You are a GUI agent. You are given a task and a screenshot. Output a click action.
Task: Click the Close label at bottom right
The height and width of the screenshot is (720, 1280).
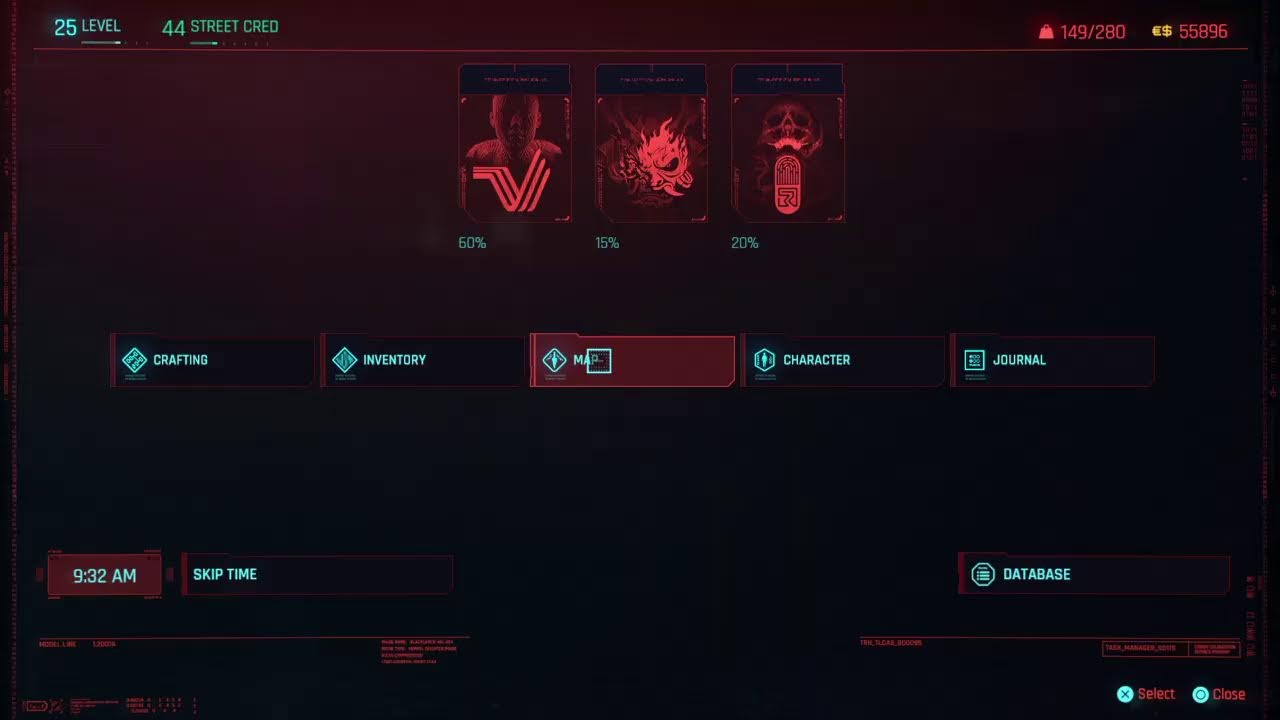pos(1229,693)
